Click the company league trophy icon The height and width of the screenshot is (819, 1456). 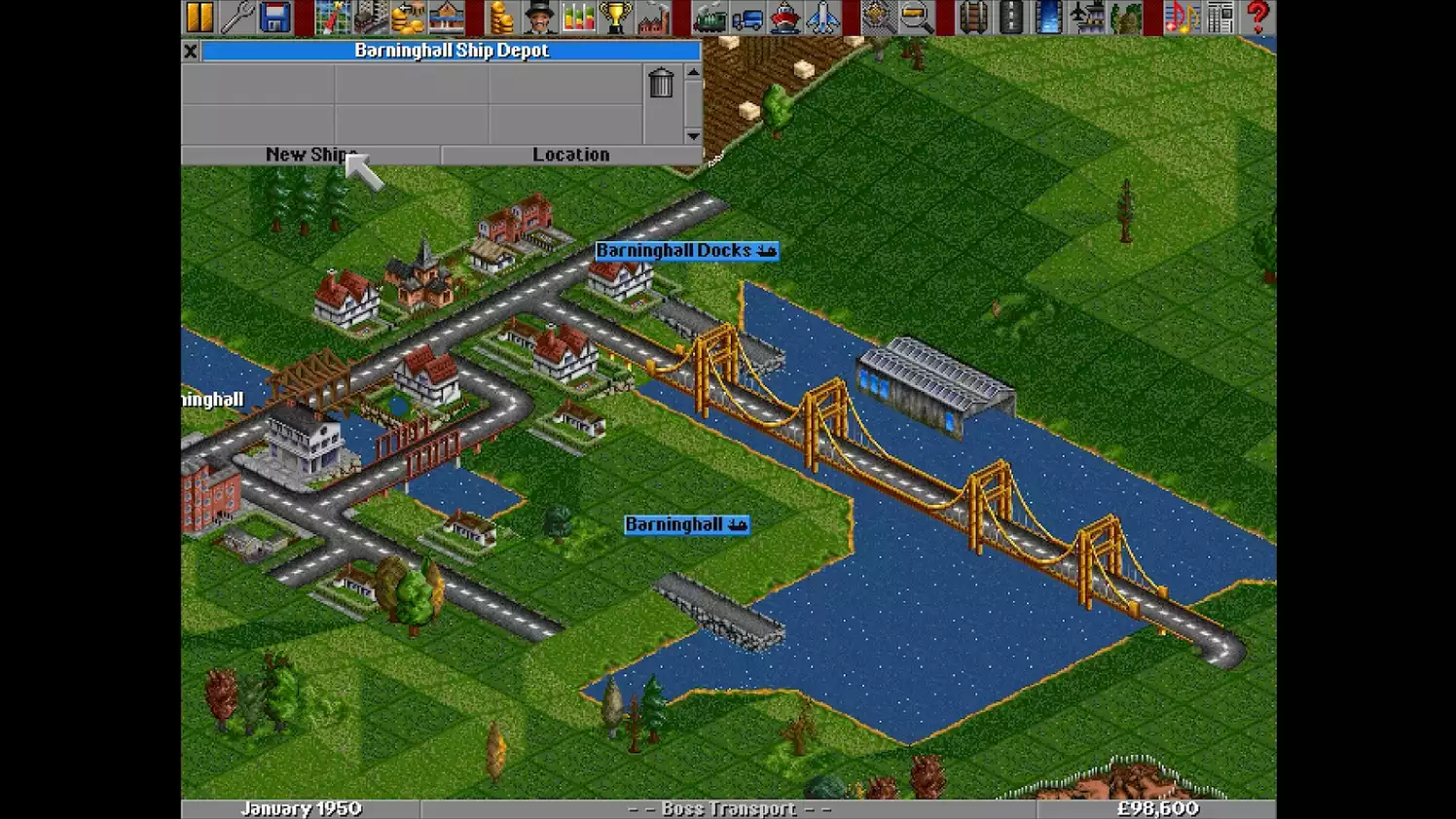pos(614,16)
